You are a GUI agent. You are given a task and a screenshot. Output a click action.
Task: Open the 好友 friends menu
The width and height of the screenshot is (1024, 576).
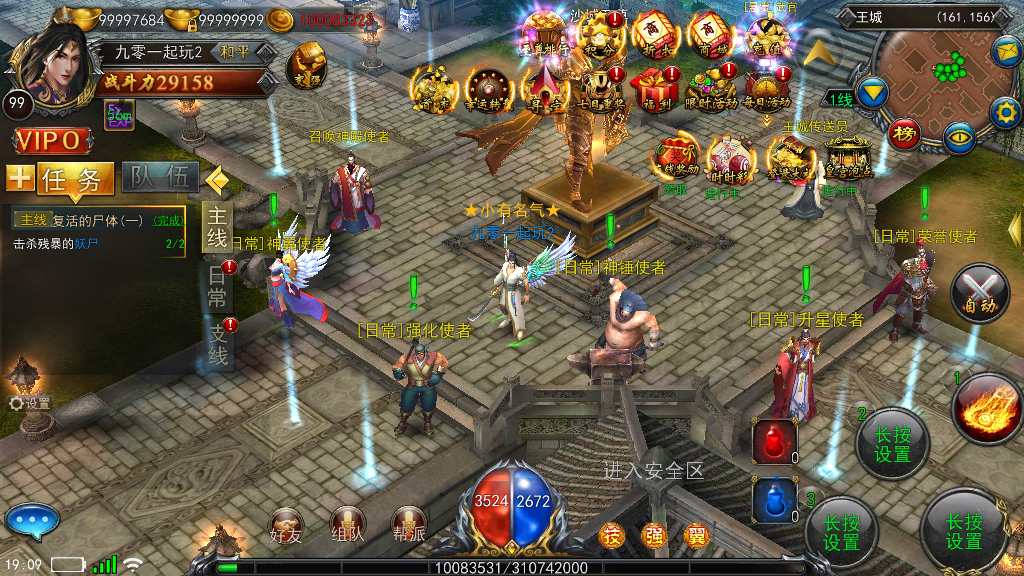coord(287,525)
